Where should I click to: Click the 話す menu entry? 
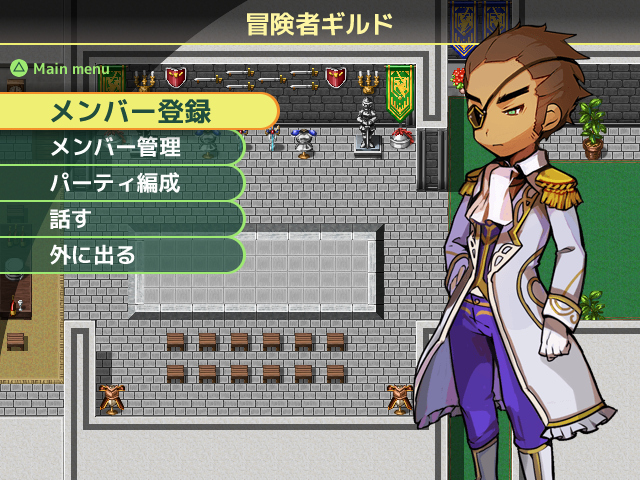tap(118, 220)
